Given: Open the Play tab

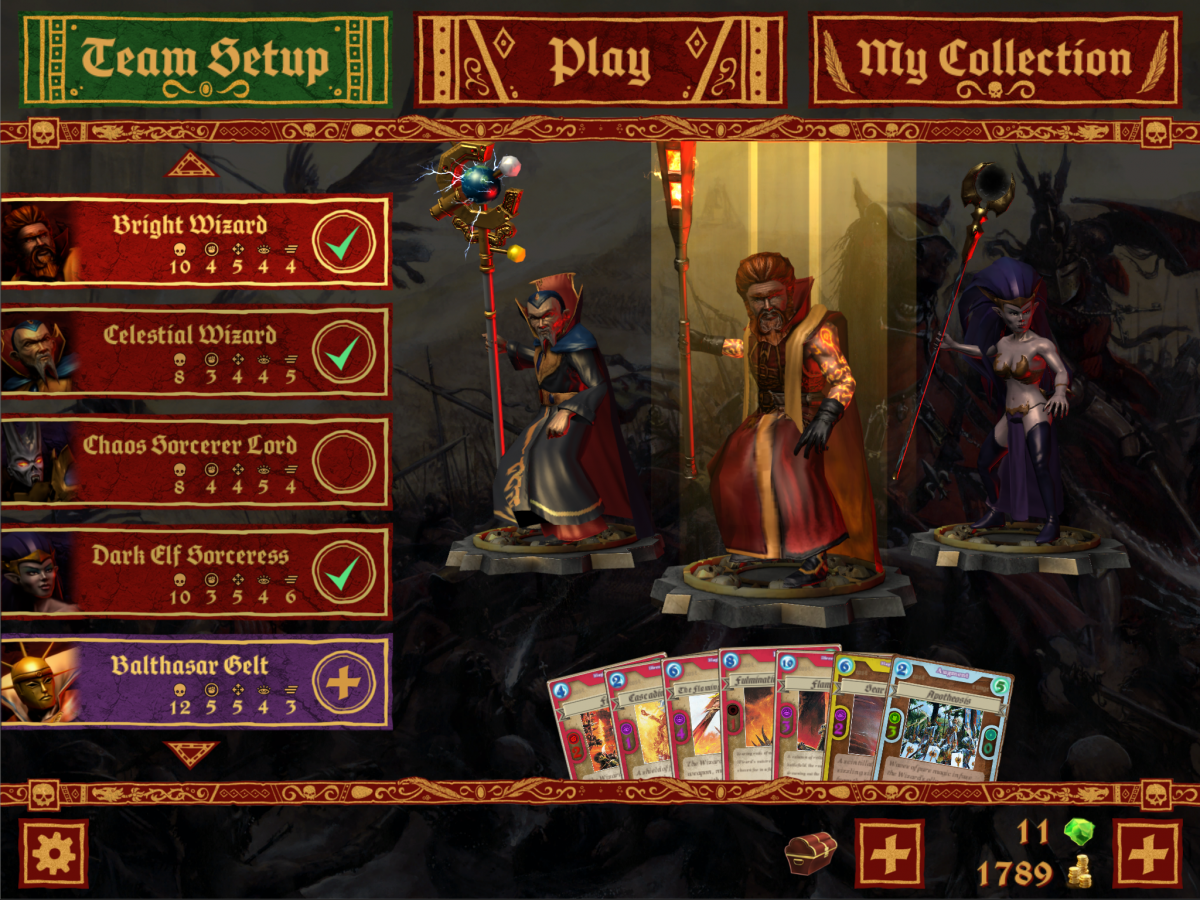Looking at the screenshot, I should pyautogui.click(x=600, y=59).
